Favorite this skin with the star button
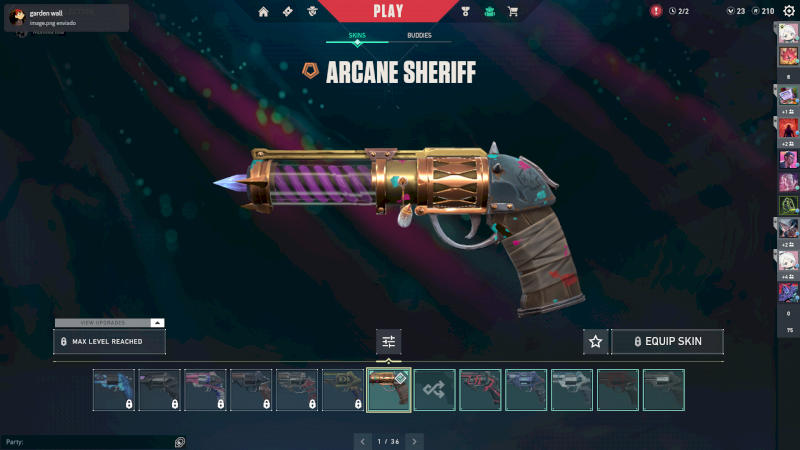The width and height of the screenshot is (800, 450). point(596,341)
